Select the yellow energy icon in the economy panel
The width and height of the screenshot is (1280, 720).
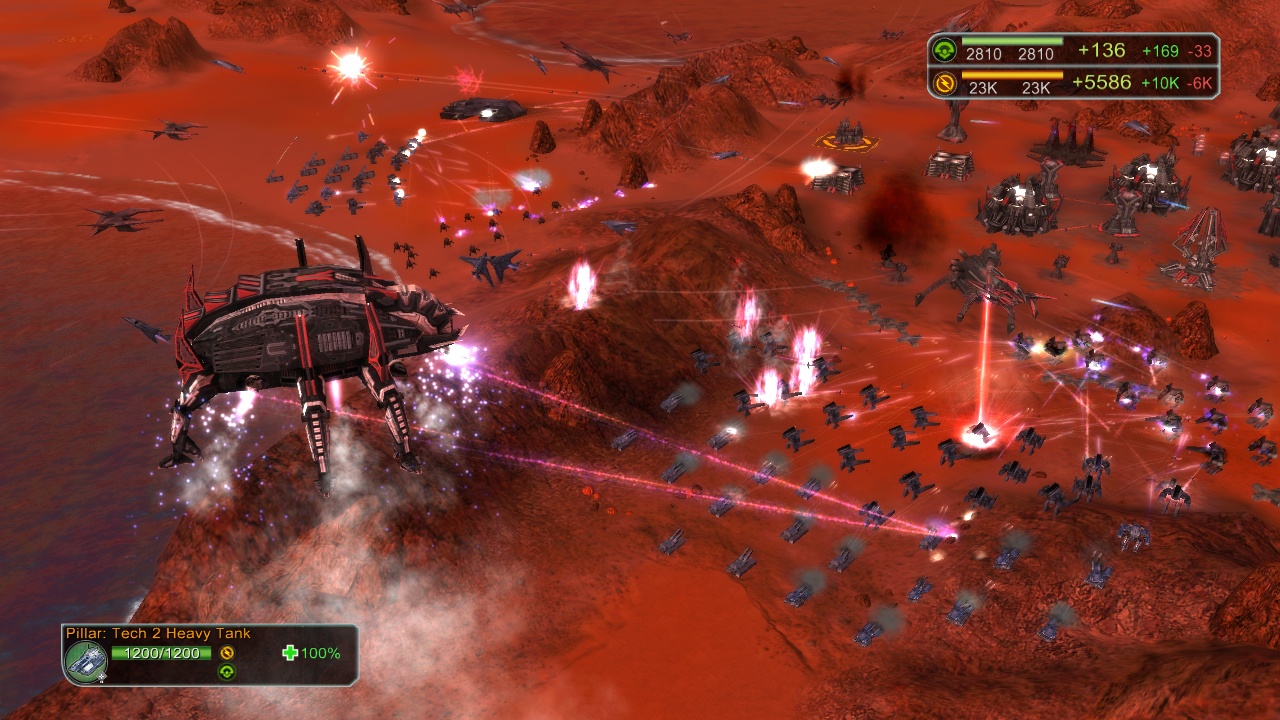[x=944, y=83]
